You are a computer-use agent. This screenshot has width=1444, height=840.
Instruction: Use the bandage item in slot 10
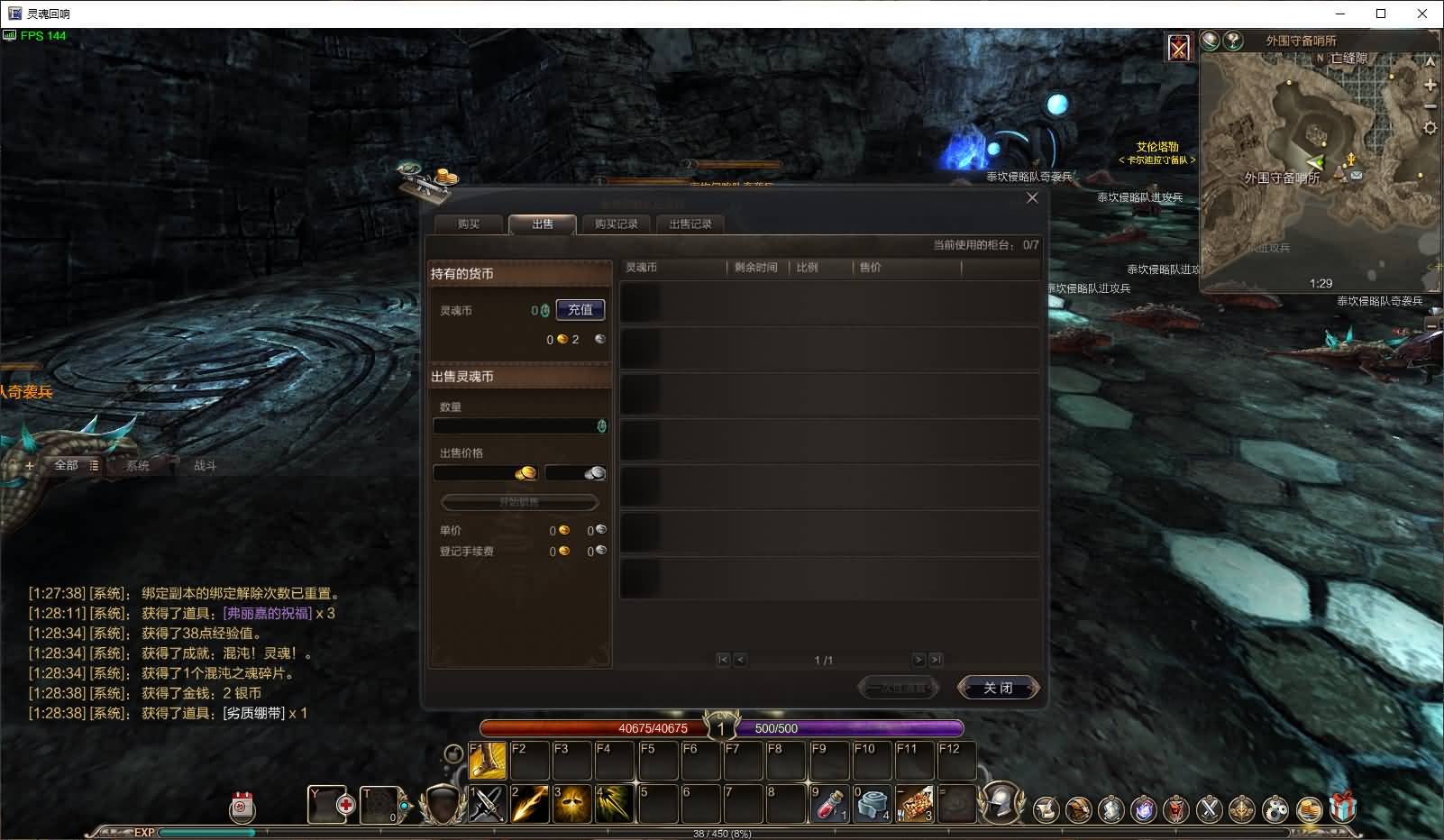(871, 807)
